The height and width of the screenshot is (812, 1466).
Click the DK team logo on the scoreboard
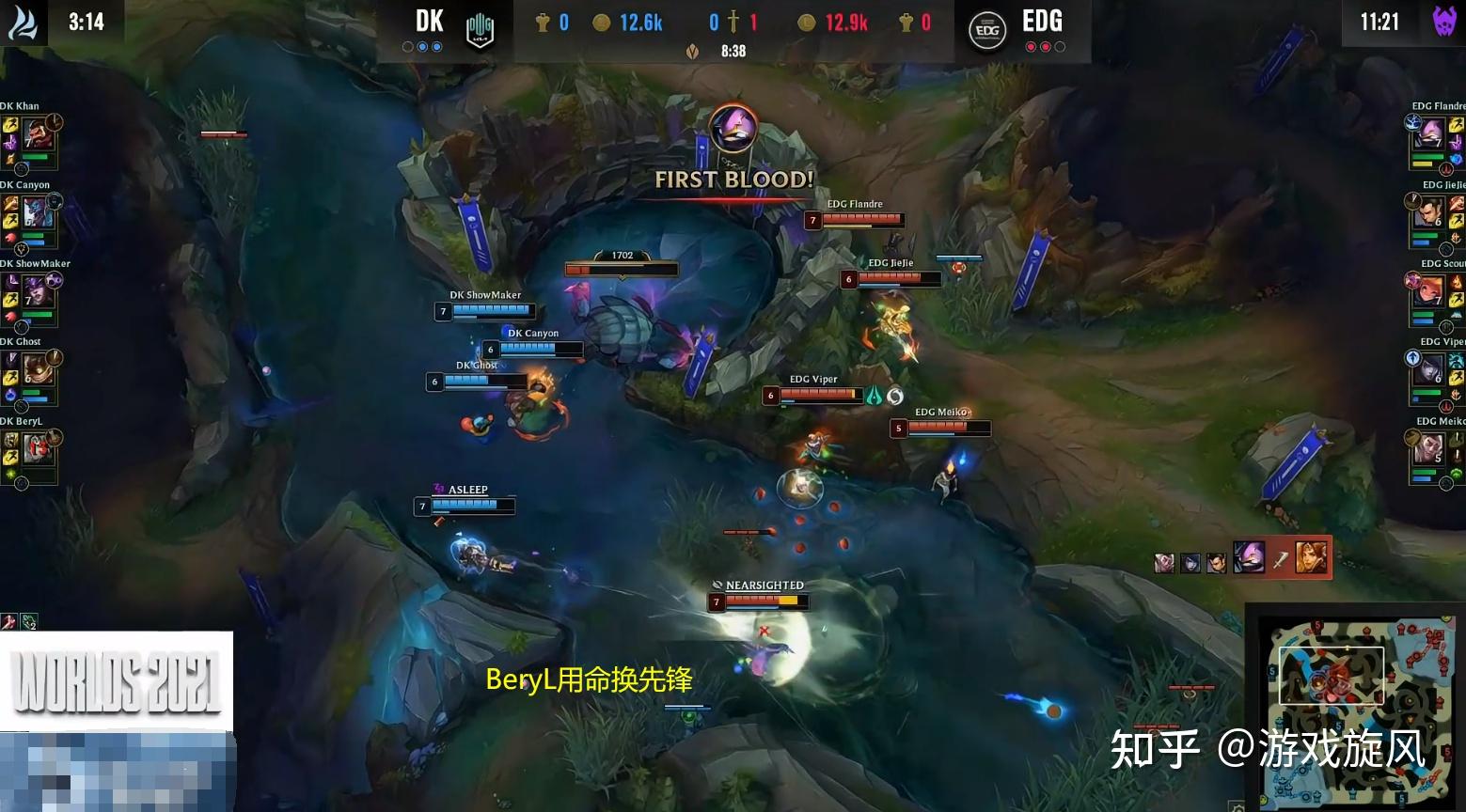click(479, 28)
